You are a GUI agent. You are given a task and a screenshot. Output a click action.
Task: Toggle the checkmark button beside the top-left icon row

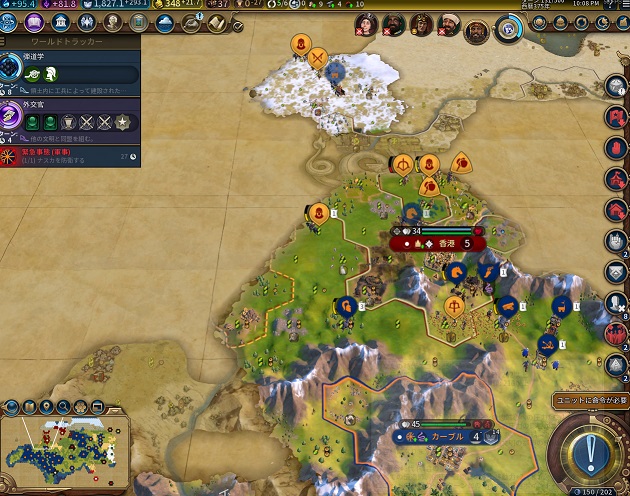click(x=238, y=26)
